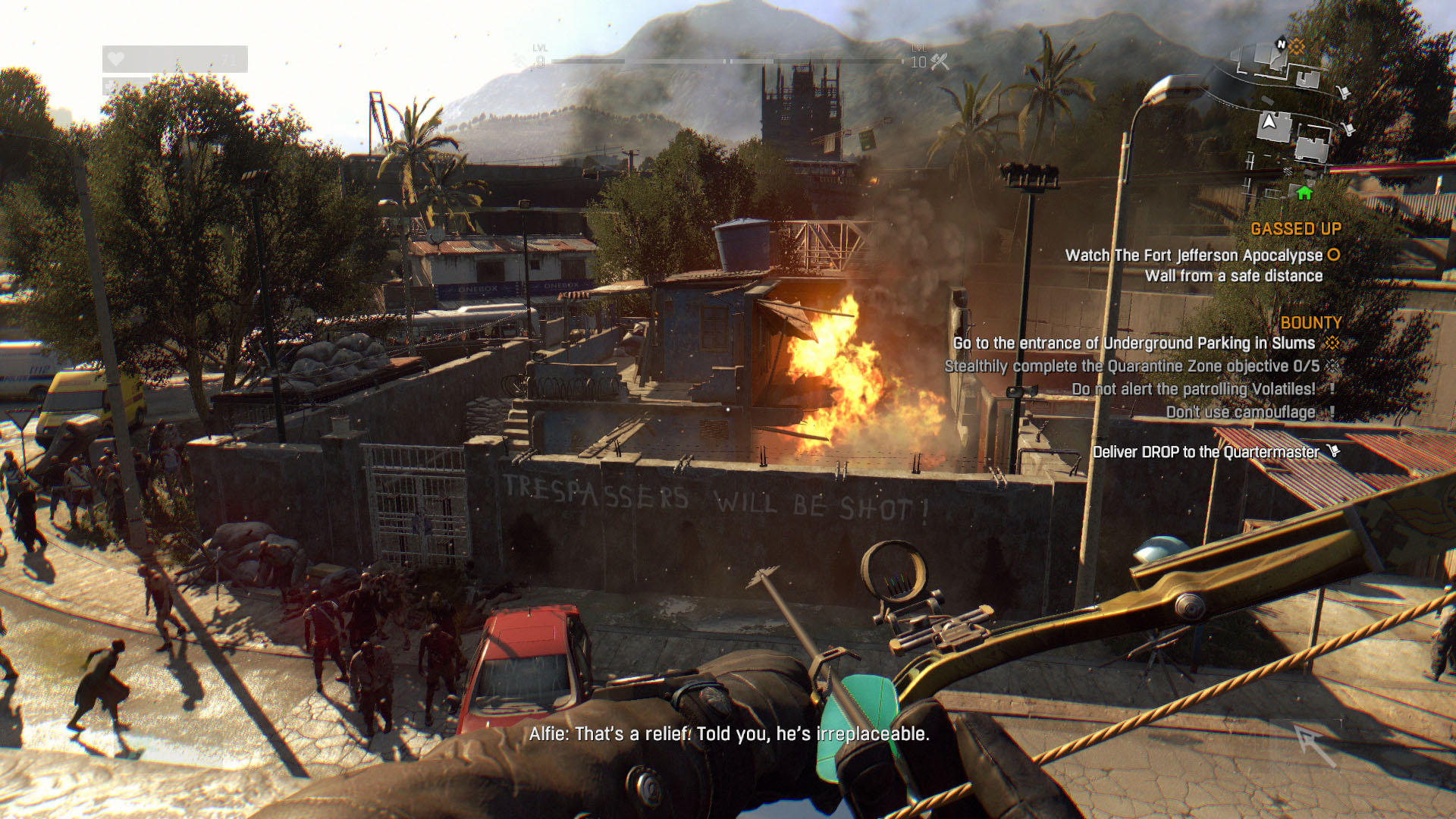Click the orange bounty waypoint marker on minimap
This screenshot has width=1456, height=819.
click(1298, 47)
